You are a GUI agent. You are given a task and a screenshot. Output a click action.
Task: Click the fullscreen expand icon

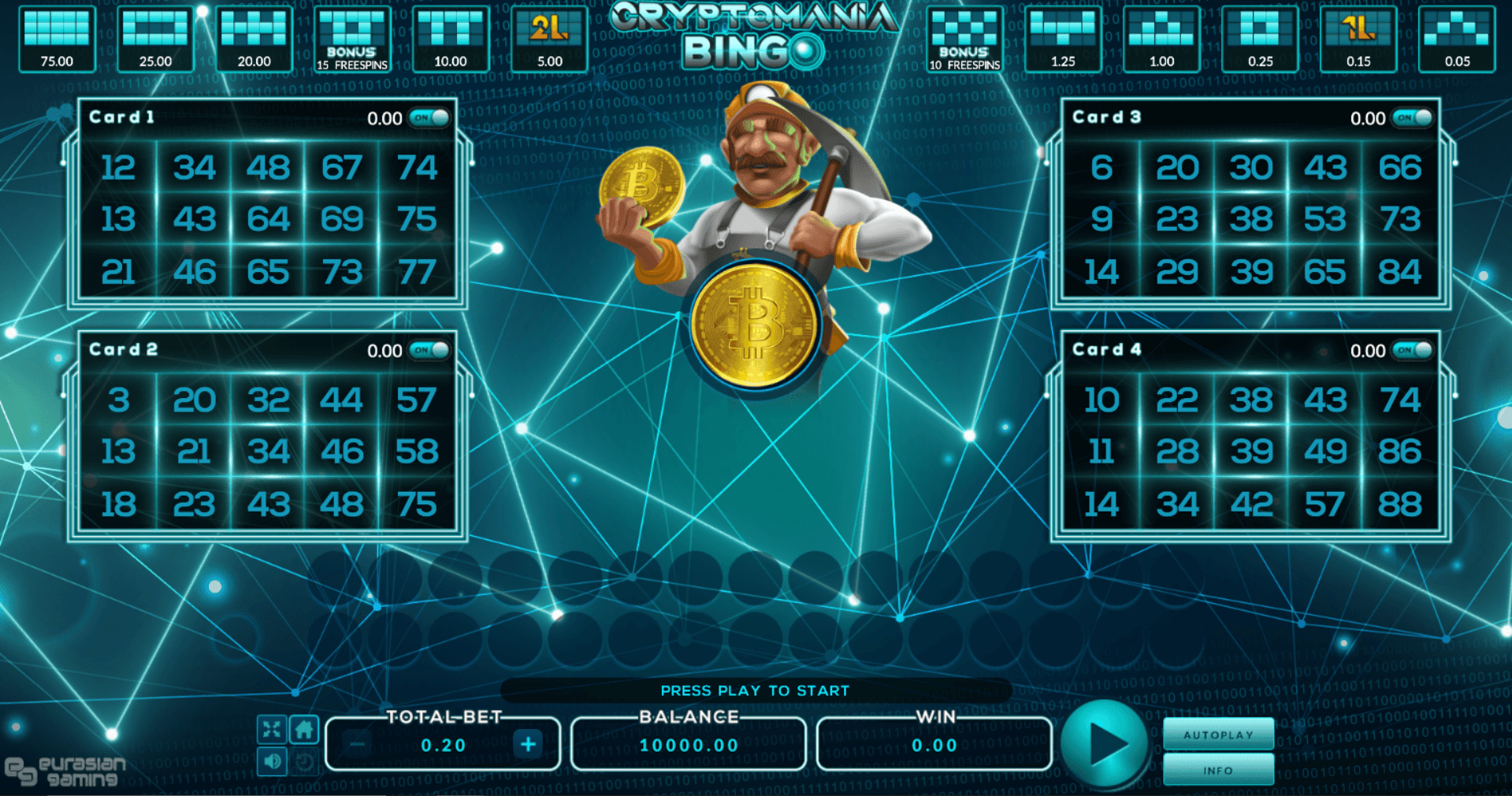tap(272, 730)
